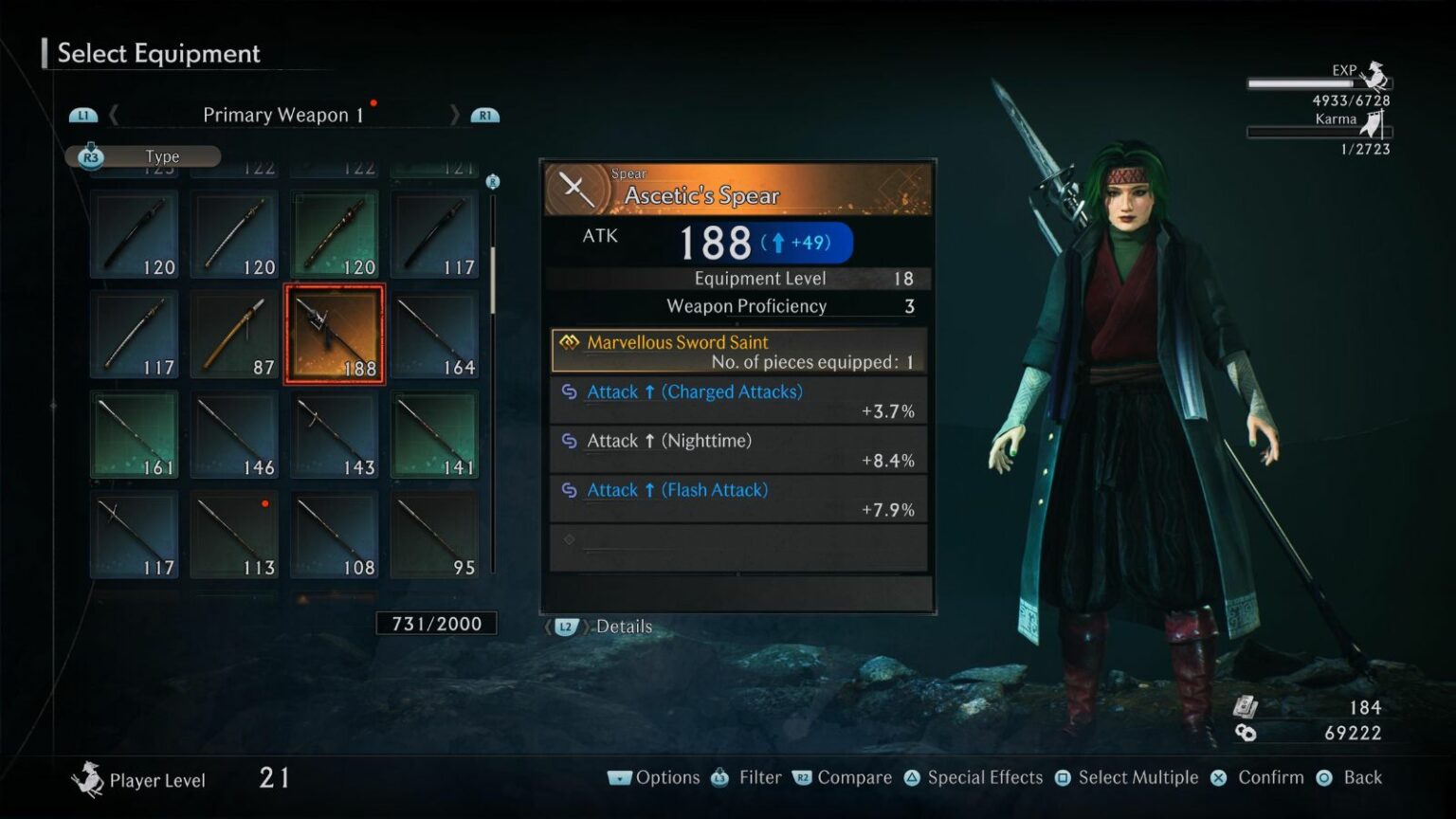This screenshot has height=819, width=1456.
Task: Select the weapon slot showing 108
Action: click(335, 535)
